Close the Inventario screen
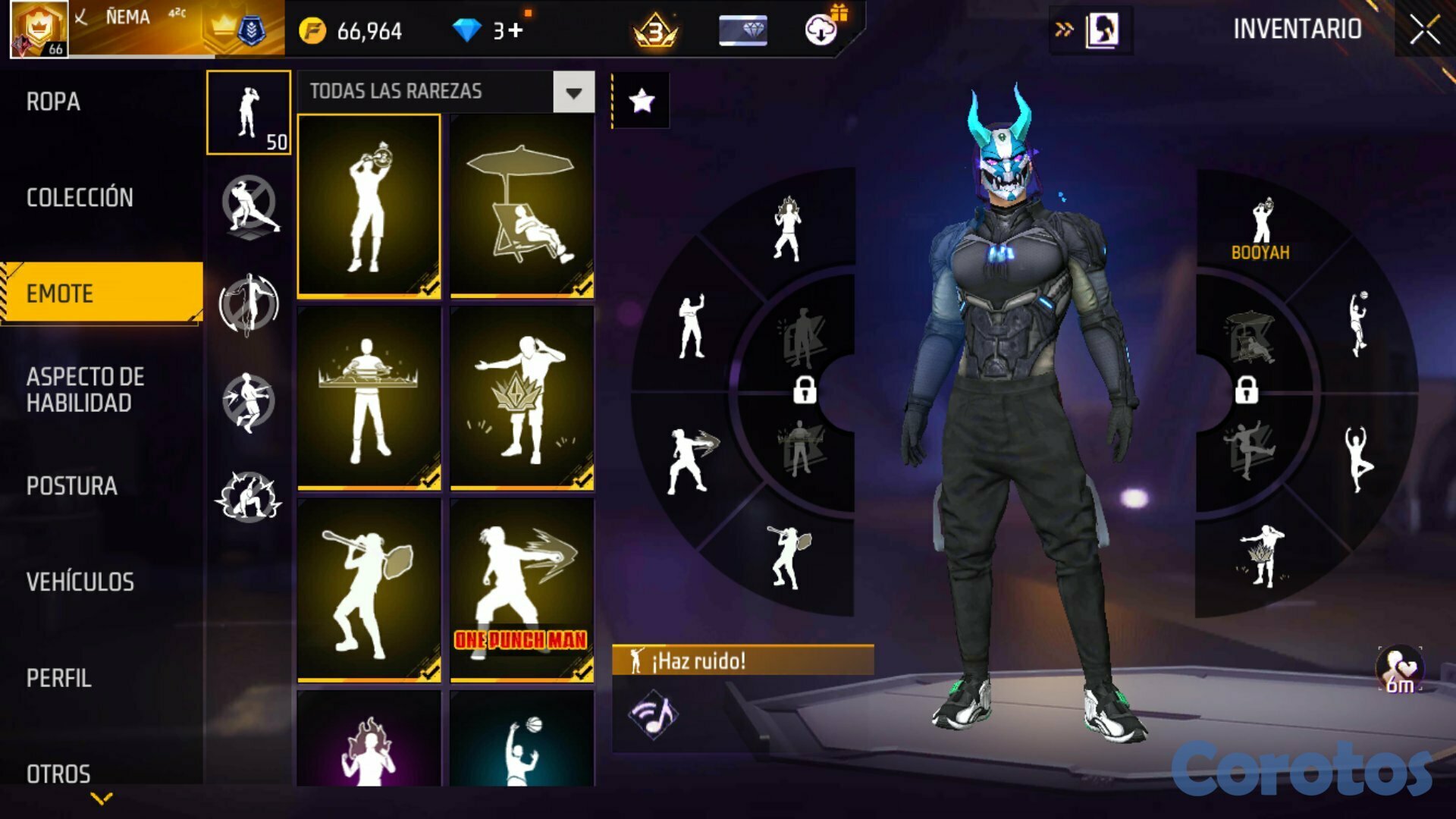The height and width of the screenshot is (819, 1456). [1424, 30]
